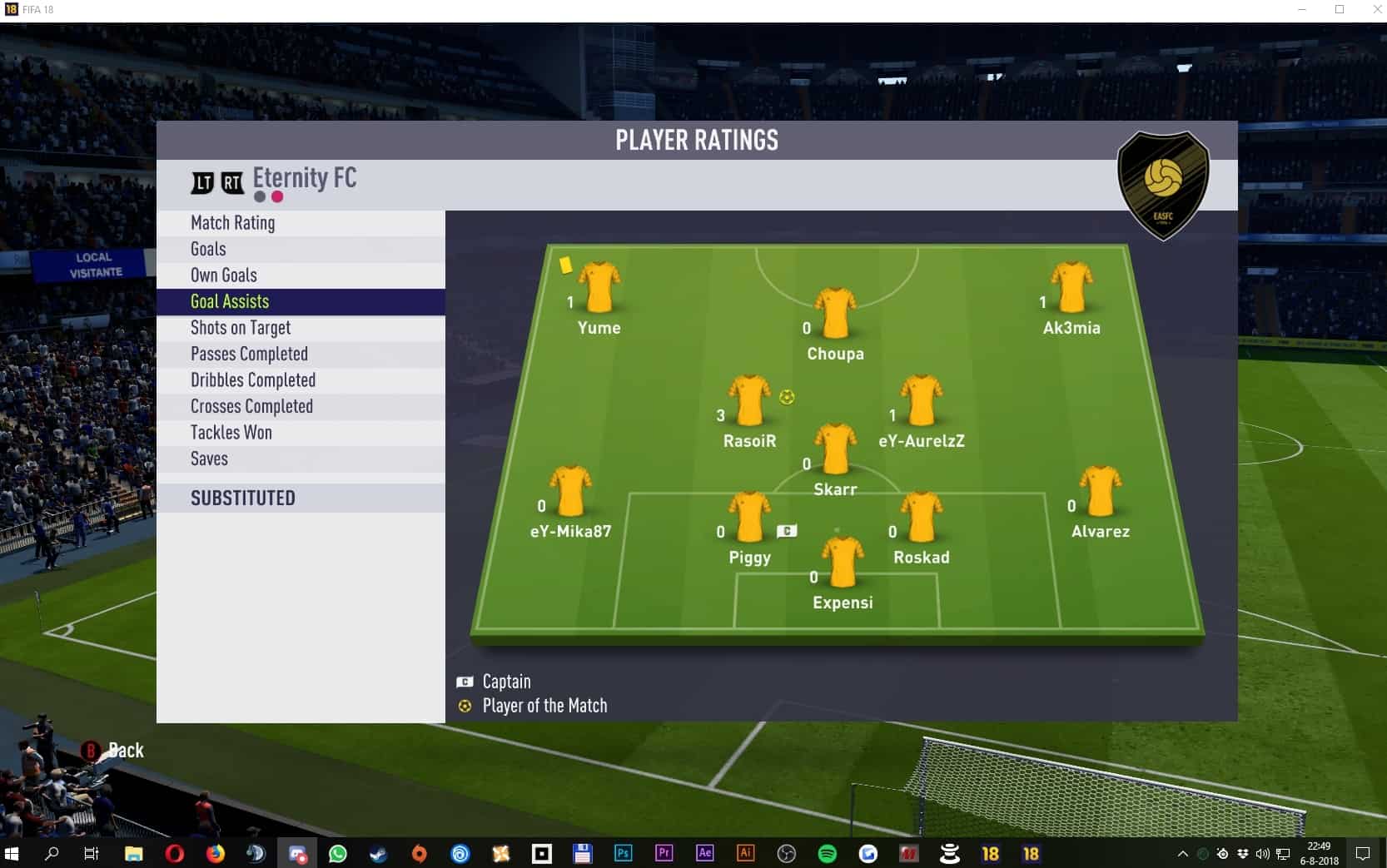Click Choupa's shirt on the pitch
The height and width of the screenshot is (868, 1387).
click(835, 314)
